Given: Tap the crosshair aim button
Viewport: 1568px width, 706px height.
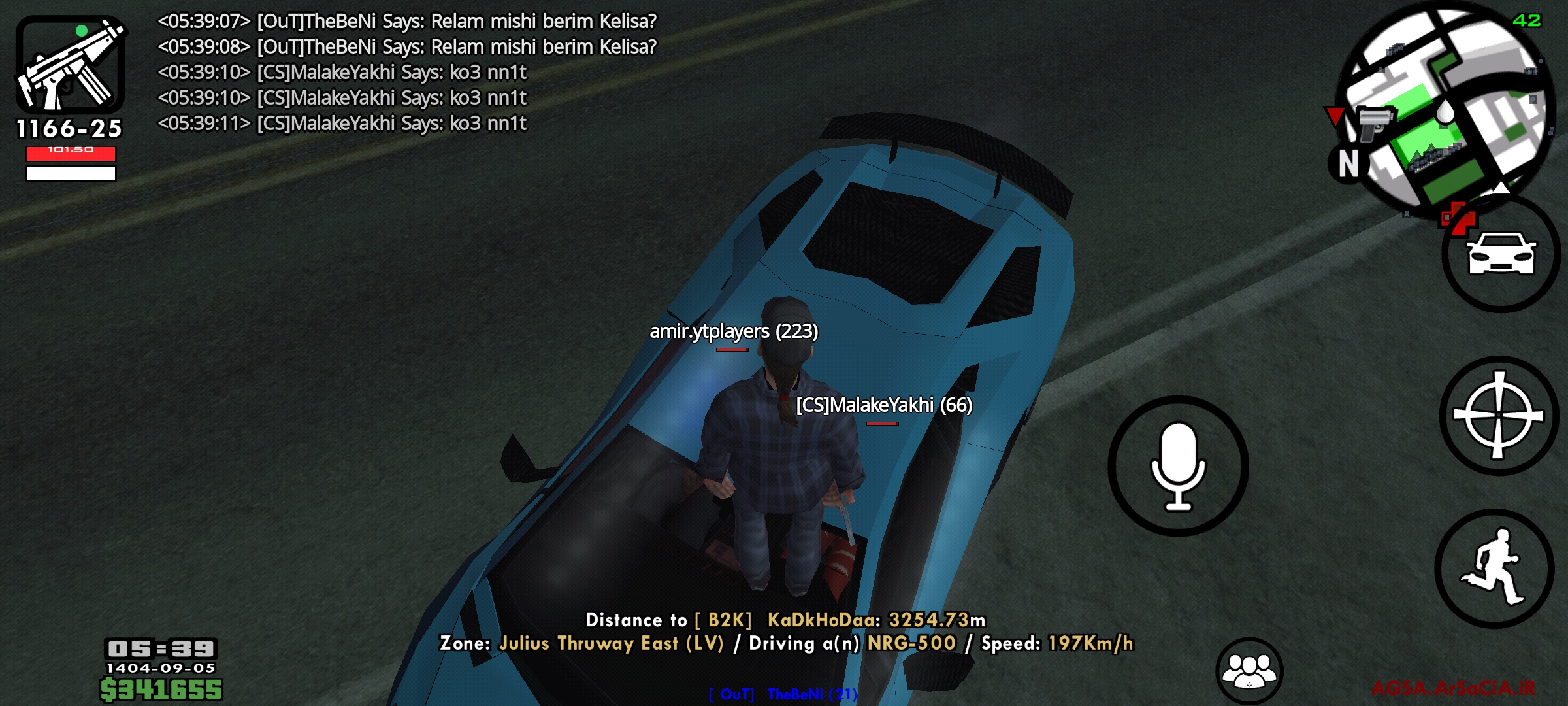Looking at the screenshot, I should (x=1498, y=416).
